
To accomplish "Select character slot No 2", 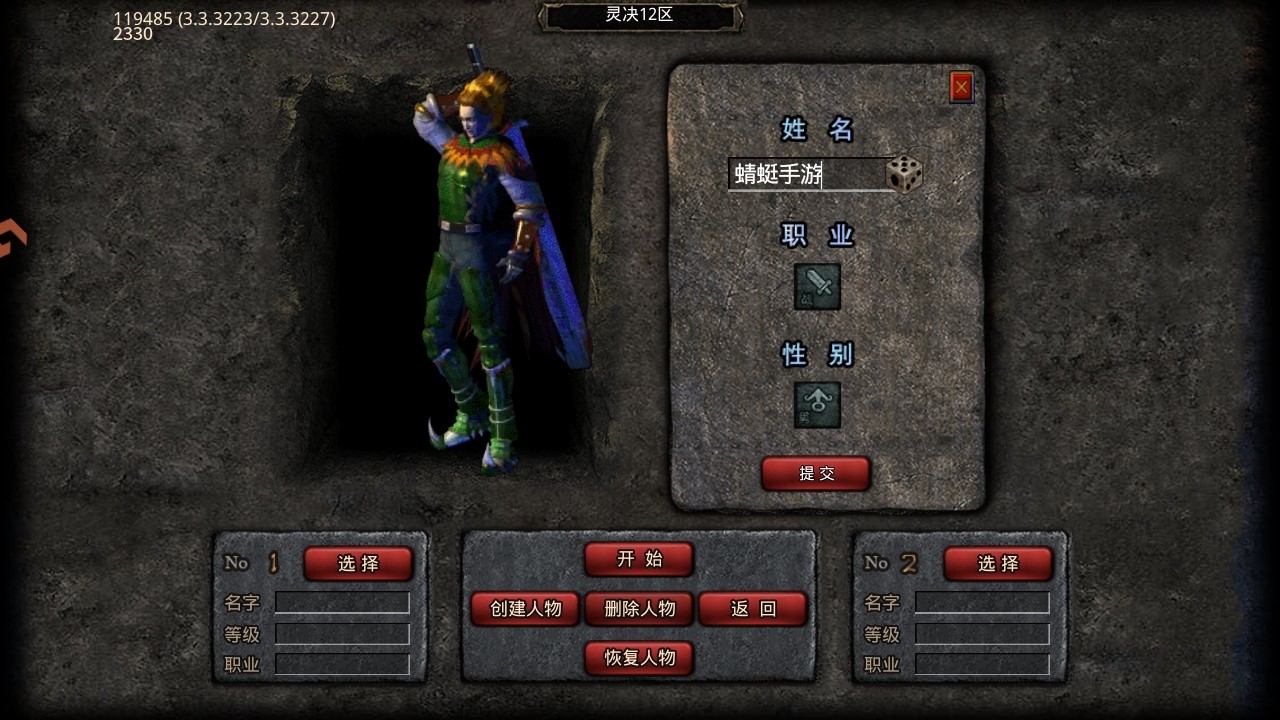I will [998, 564].
